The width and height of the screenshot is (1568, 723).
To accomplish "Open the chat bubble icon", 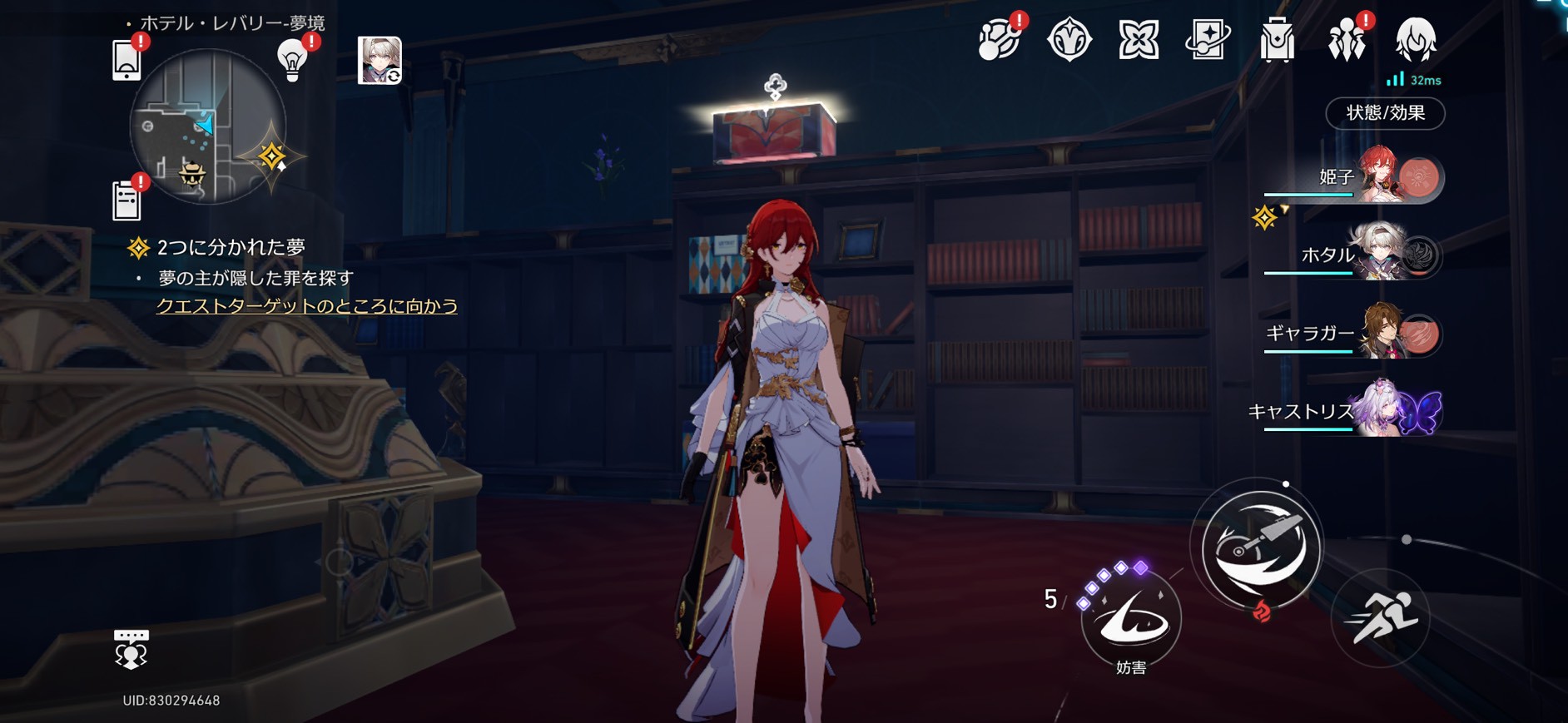I will pyautogui.click(x=131, y=649).
